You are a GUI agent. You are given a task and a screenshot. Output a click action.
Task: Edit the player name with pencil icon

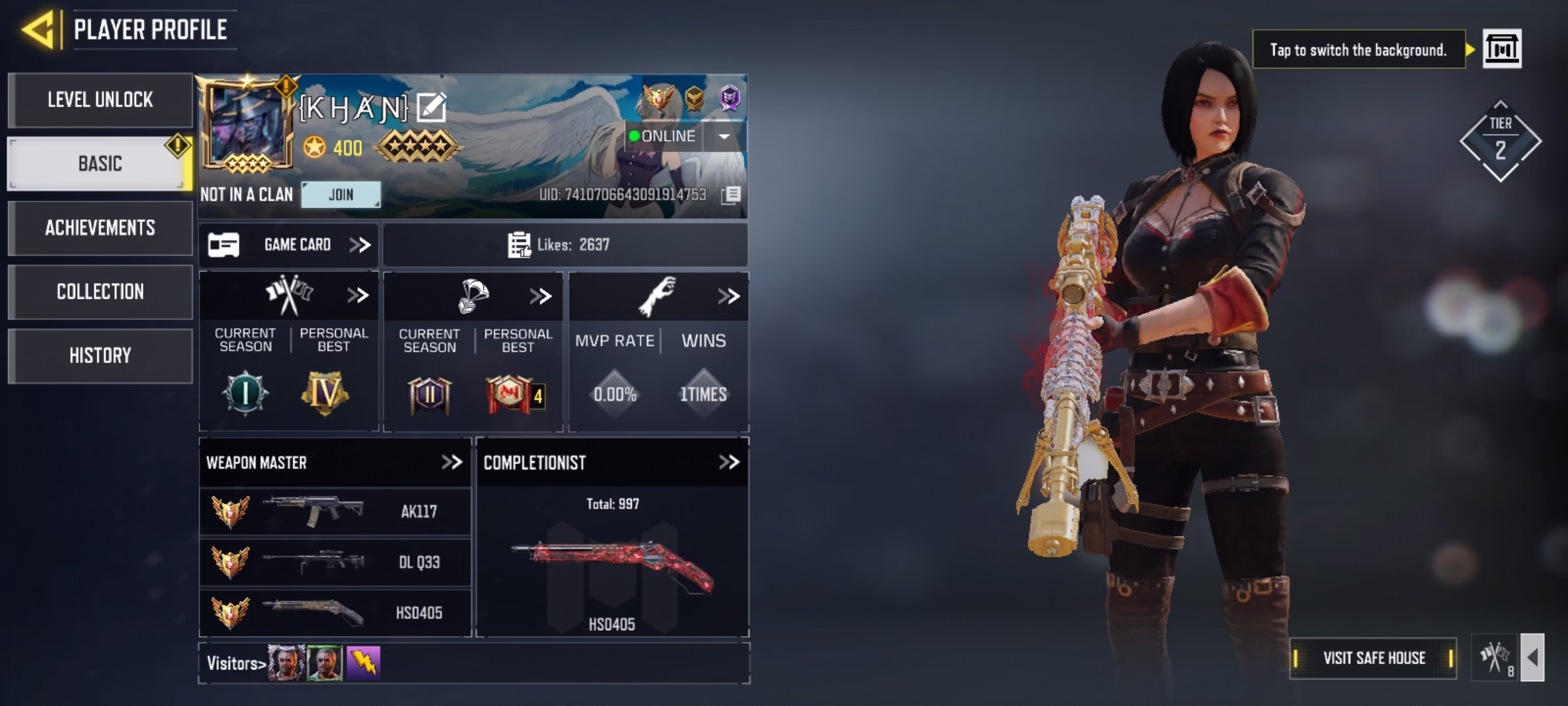[431, 108]
